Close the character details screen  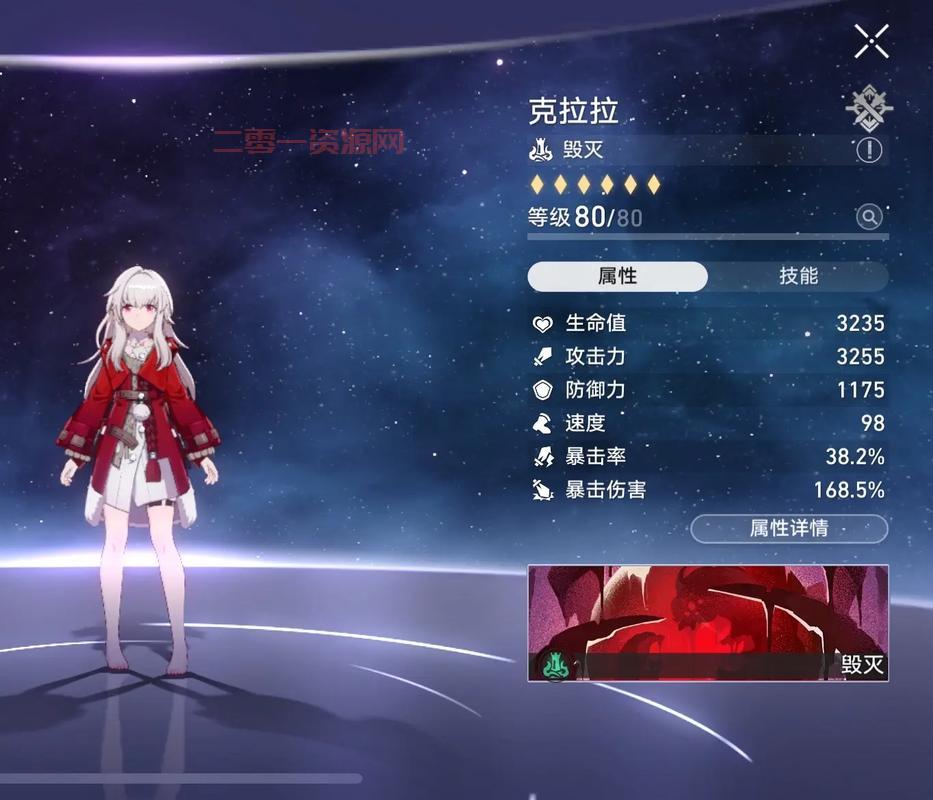point(871,42)
